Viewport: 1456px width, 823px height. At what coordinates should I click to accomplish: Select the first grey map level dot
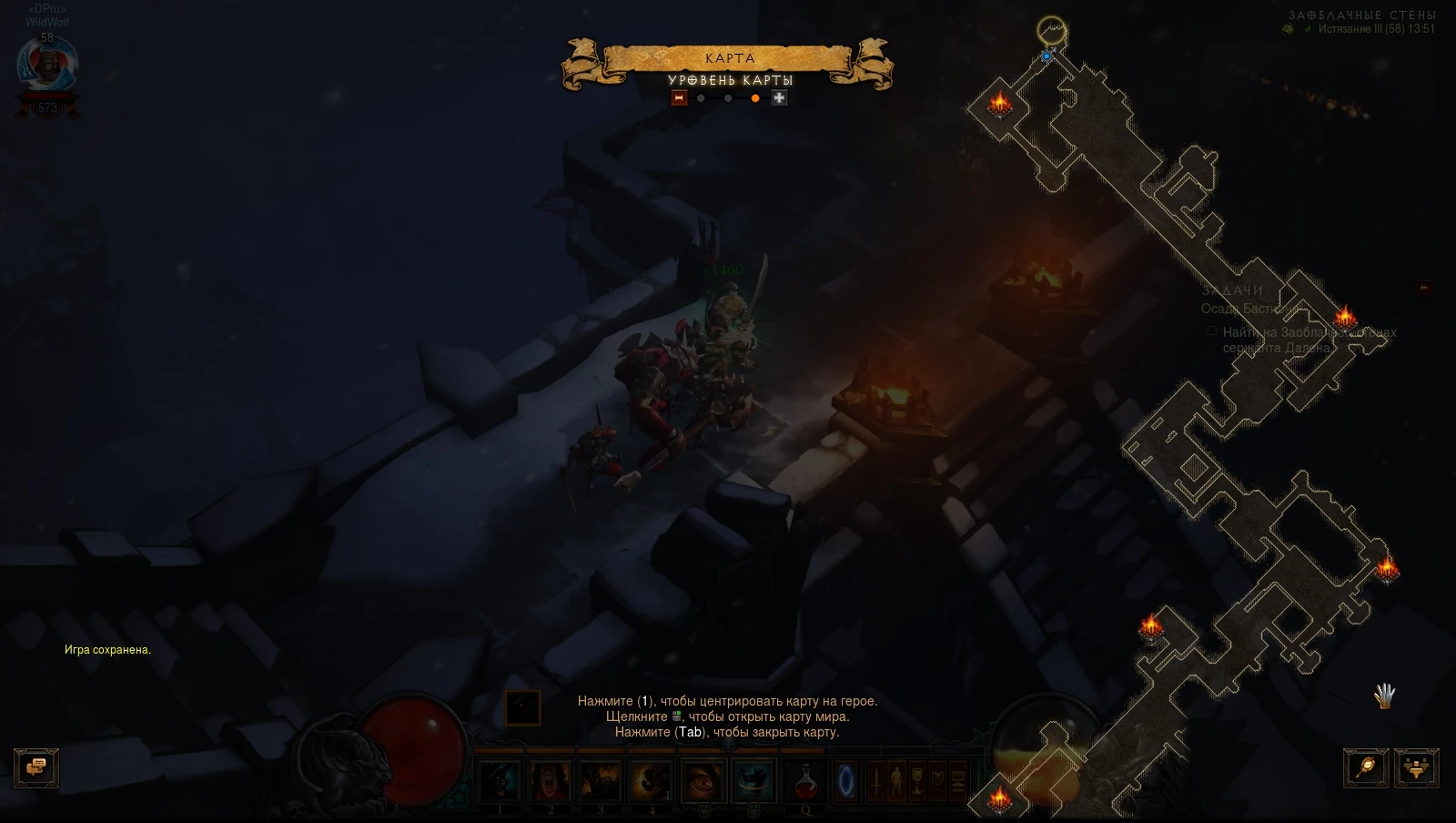(700, 97)
